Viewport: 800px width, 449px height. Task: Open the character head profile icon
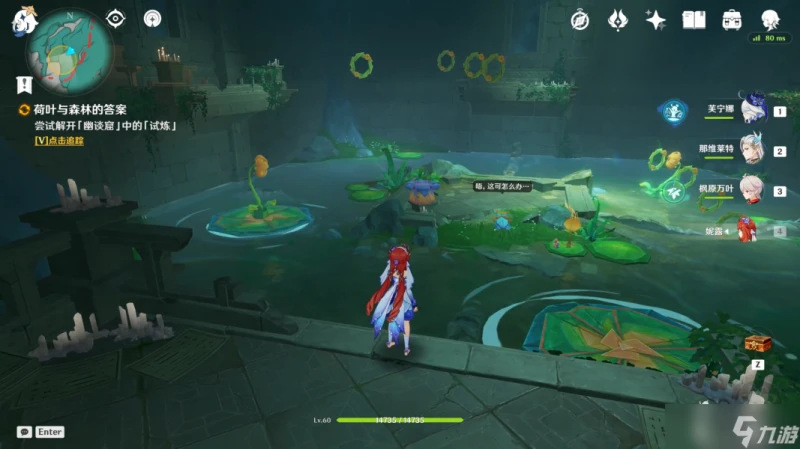[x=770, y=19]
